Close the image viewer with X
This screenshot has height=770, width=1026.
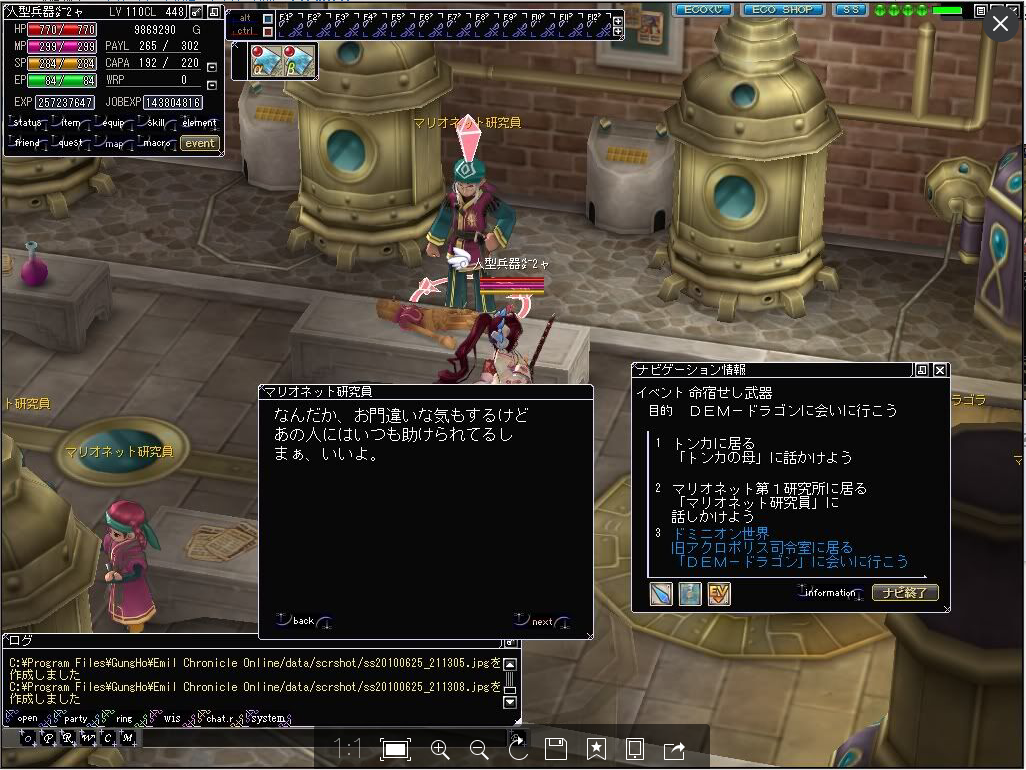1001,25
